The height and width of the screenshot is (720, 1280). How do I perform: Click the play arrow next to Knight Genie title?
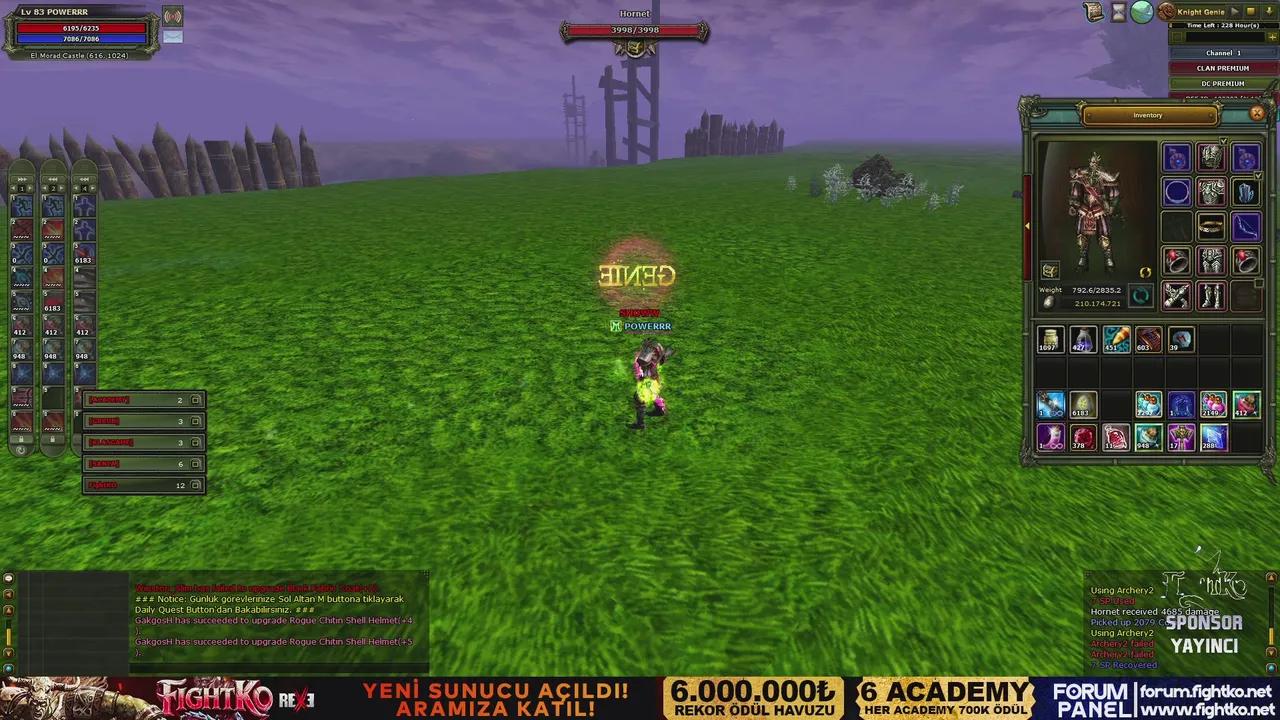click(x=1235, y=11)
